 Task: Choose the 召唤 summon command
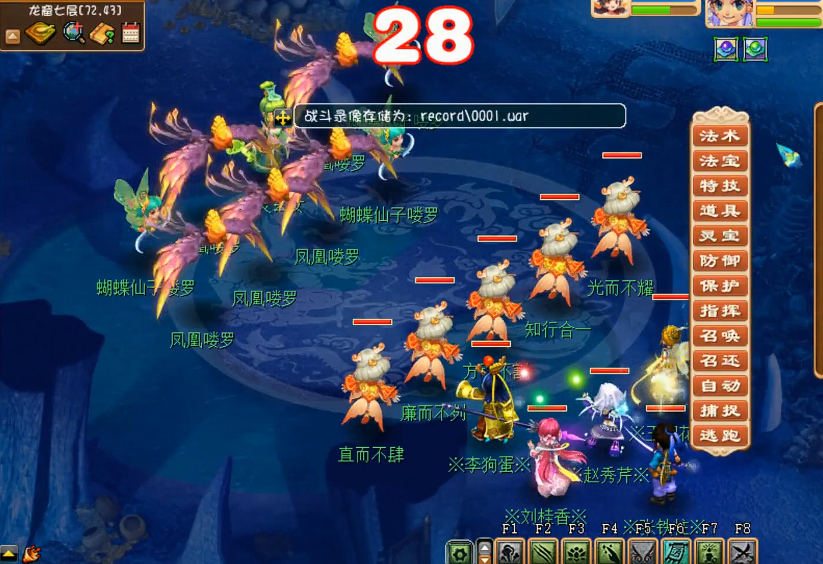(x=720, y=336)
